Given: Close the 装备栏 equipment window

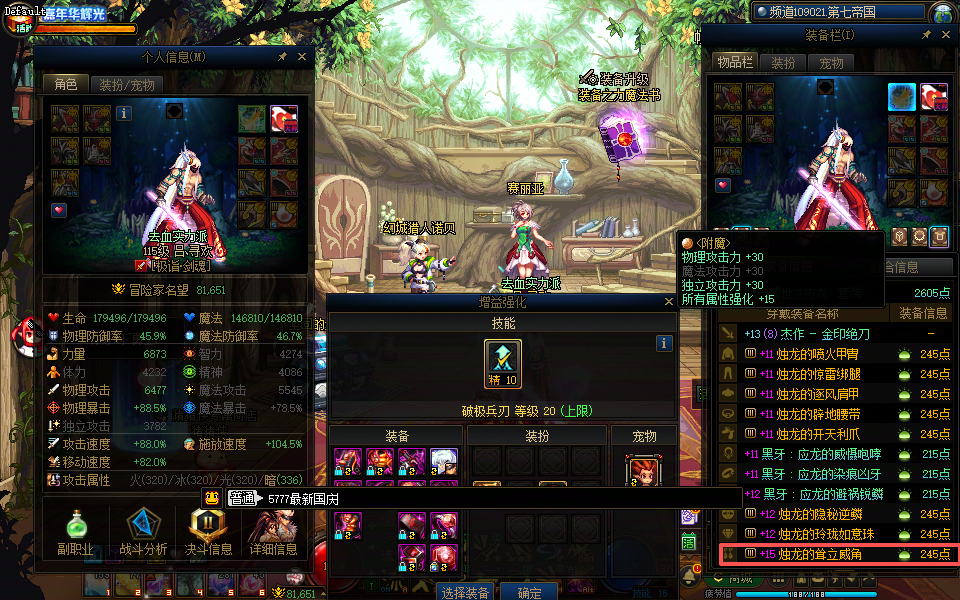Looking at the screenshot, I should [x=943, y=35].
